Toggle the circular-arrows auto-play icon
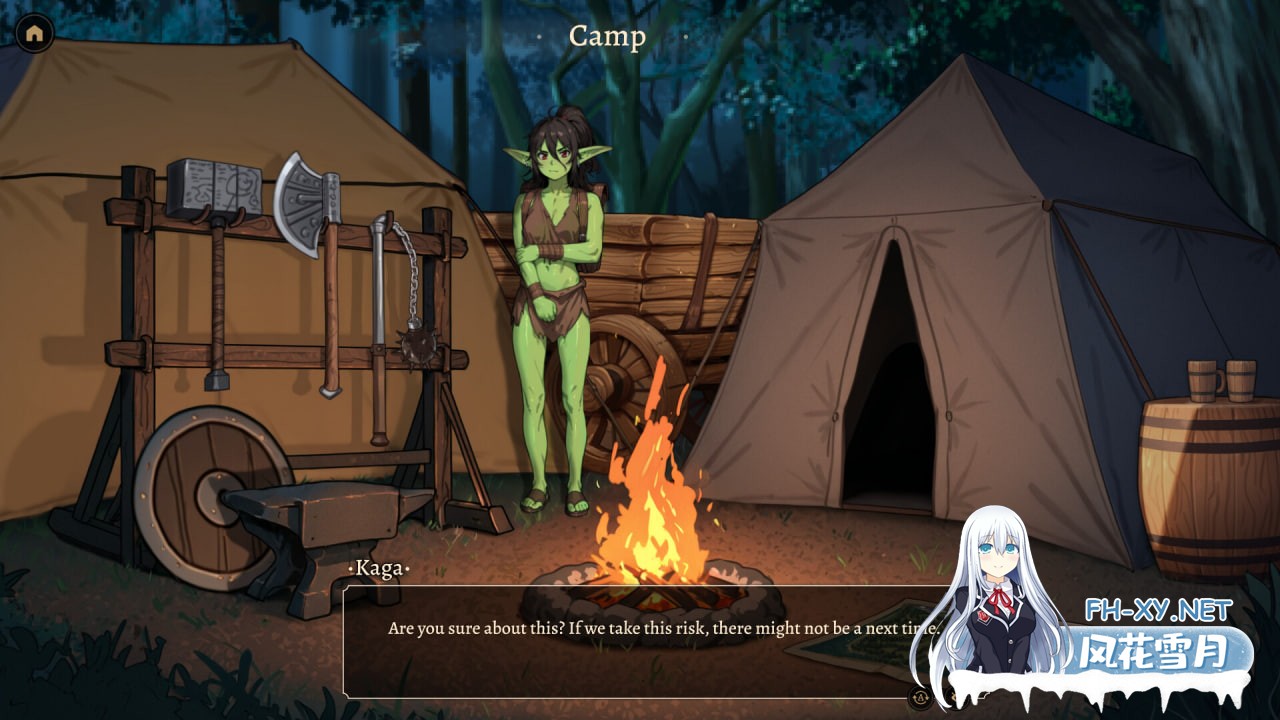The height and width of the screenshot is (720, 1280). click(920, 697)
